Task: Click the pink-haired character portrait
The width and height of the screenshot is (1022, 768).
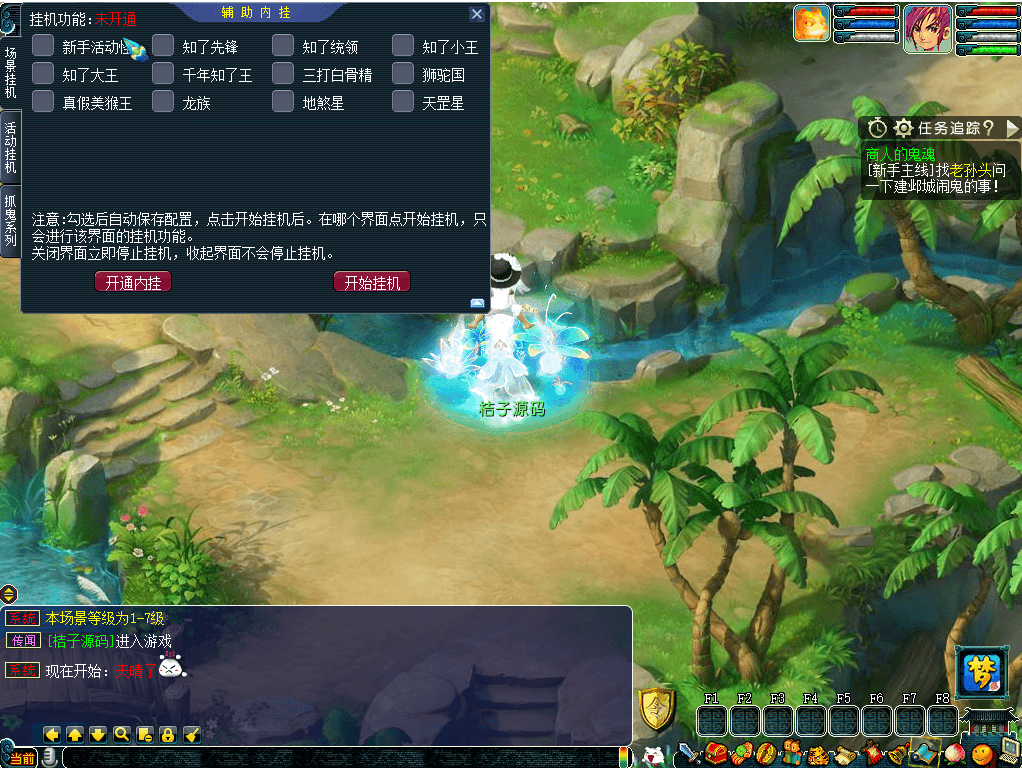Action: point(927,28)
